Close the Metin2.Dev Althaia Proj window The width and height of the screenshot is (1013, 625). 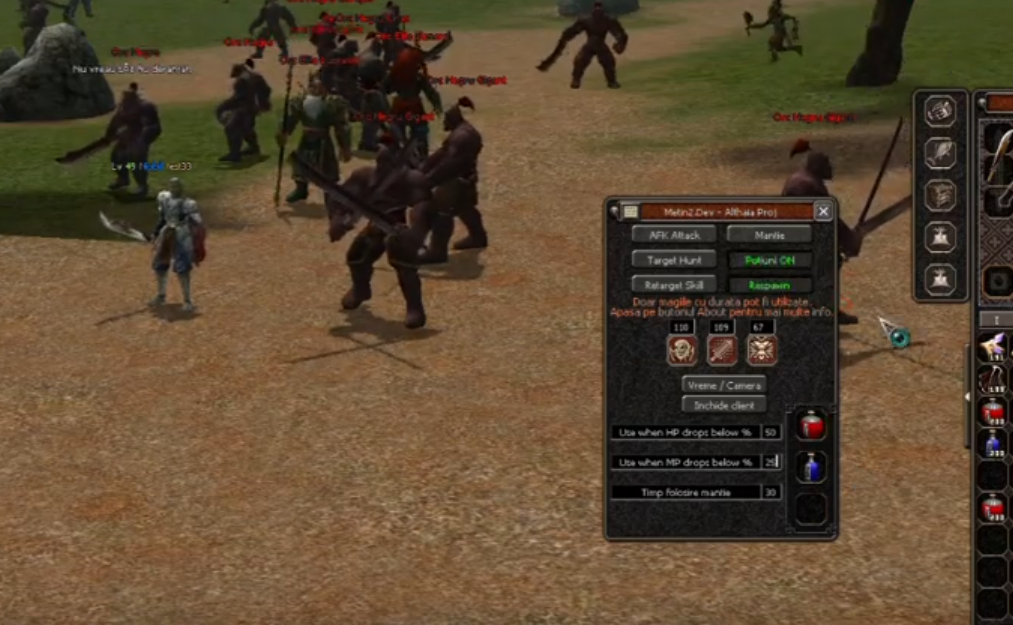[x=823, y=211]
